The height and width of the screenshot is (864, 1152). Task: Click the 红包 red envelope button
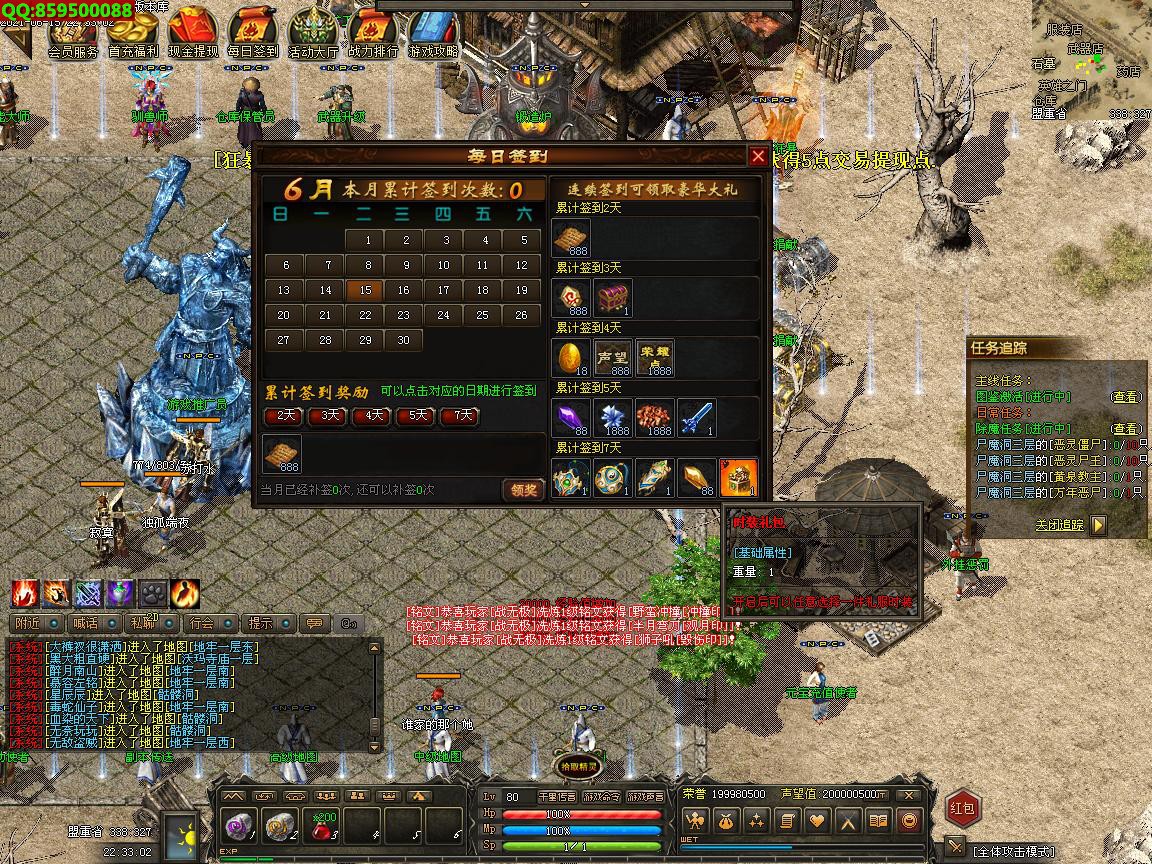pos(963,808)
